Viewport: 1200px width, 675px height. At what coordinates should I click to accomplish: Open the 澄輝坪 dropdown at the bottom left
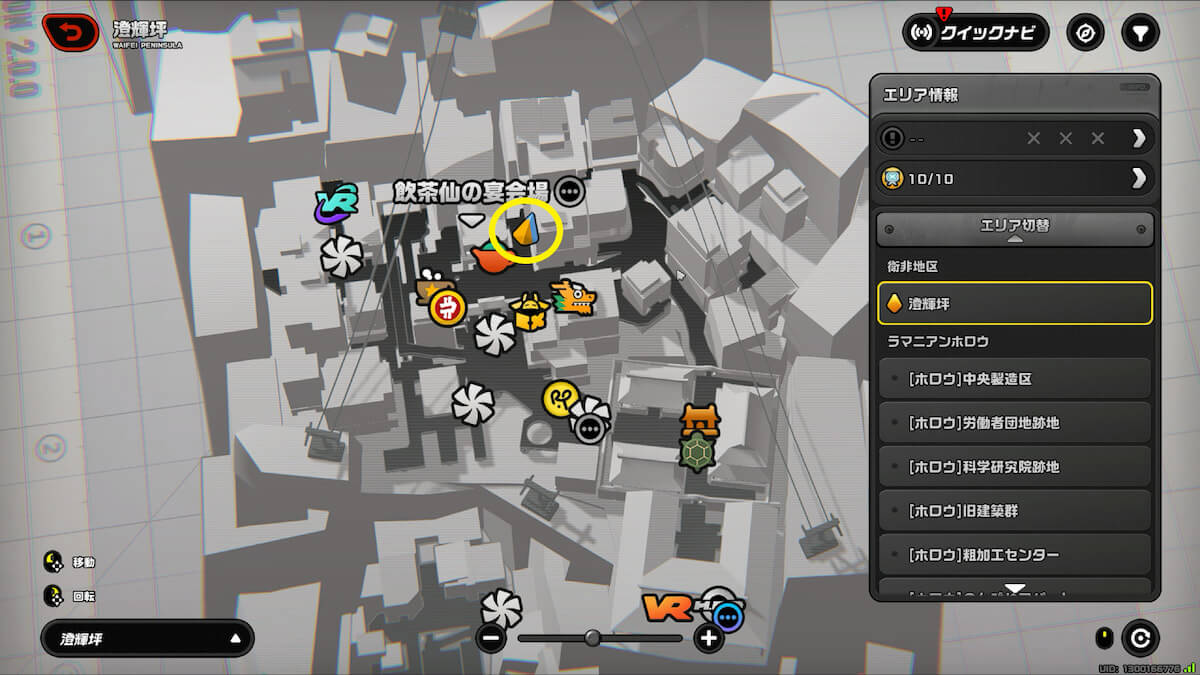(147, 638)
